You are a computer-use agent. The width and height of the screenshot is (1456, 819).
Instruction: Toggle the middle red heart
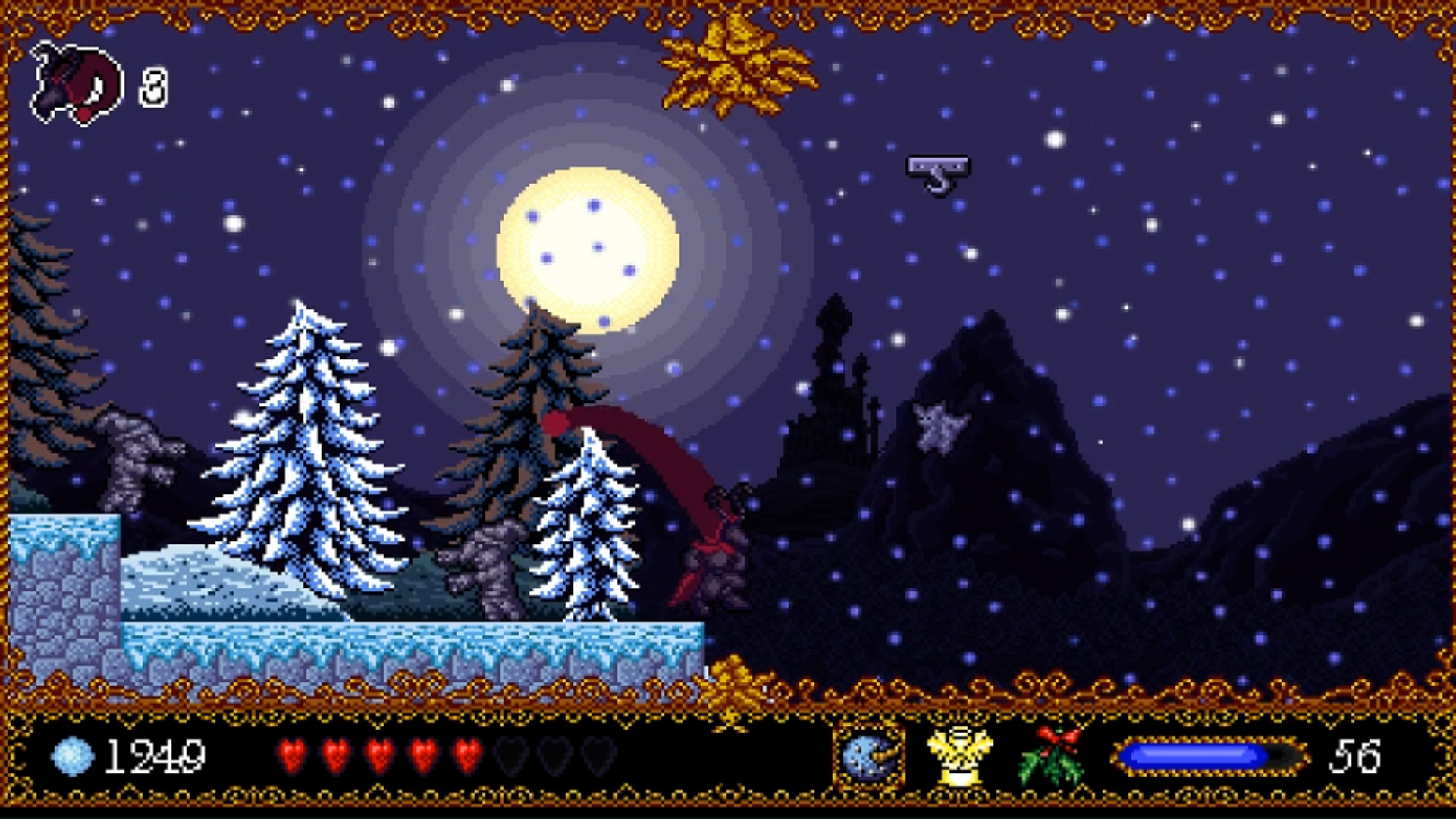(379, 755)
